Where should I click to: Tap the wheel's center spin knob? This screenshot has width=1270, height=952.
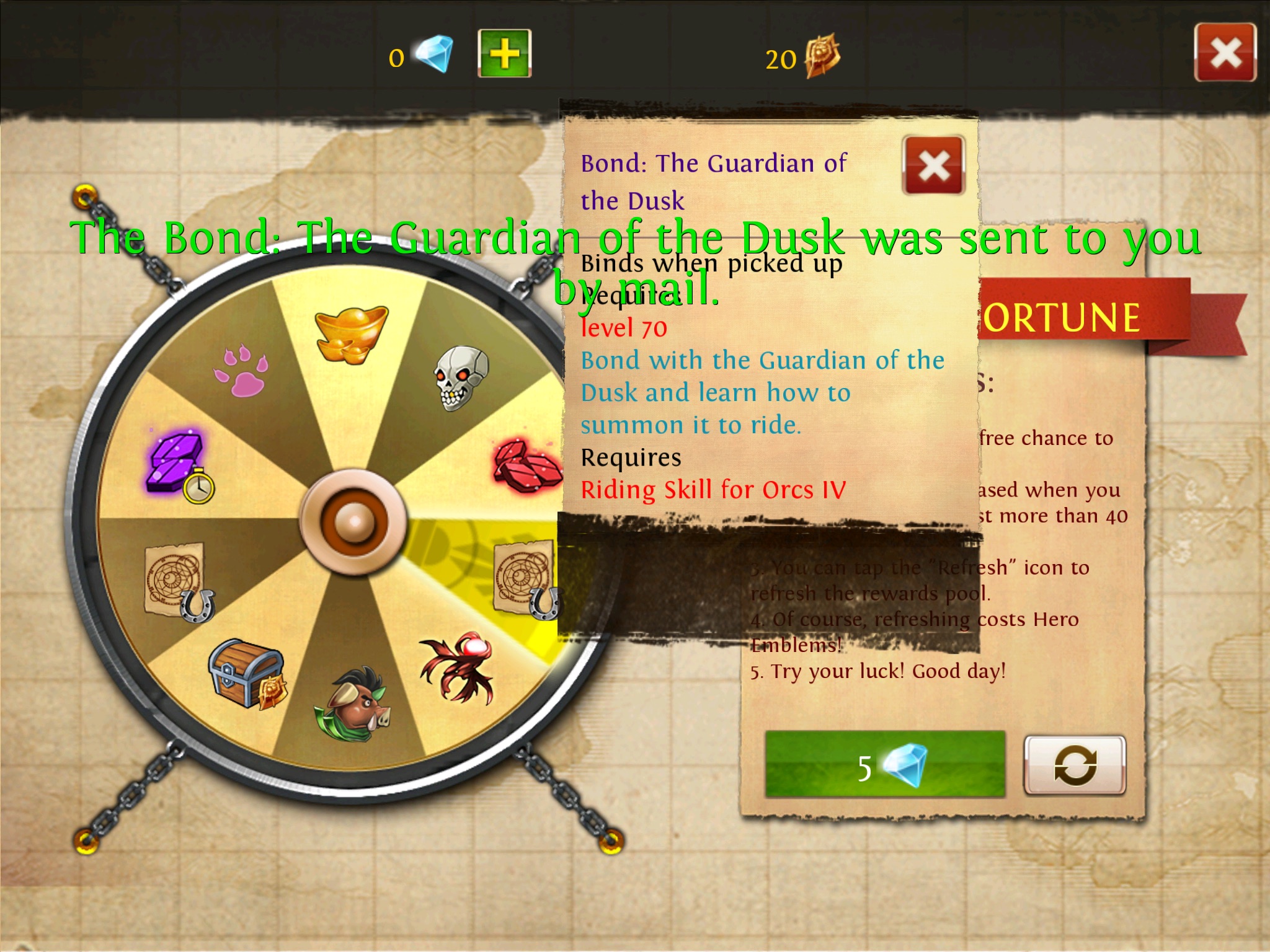[353, 522]
